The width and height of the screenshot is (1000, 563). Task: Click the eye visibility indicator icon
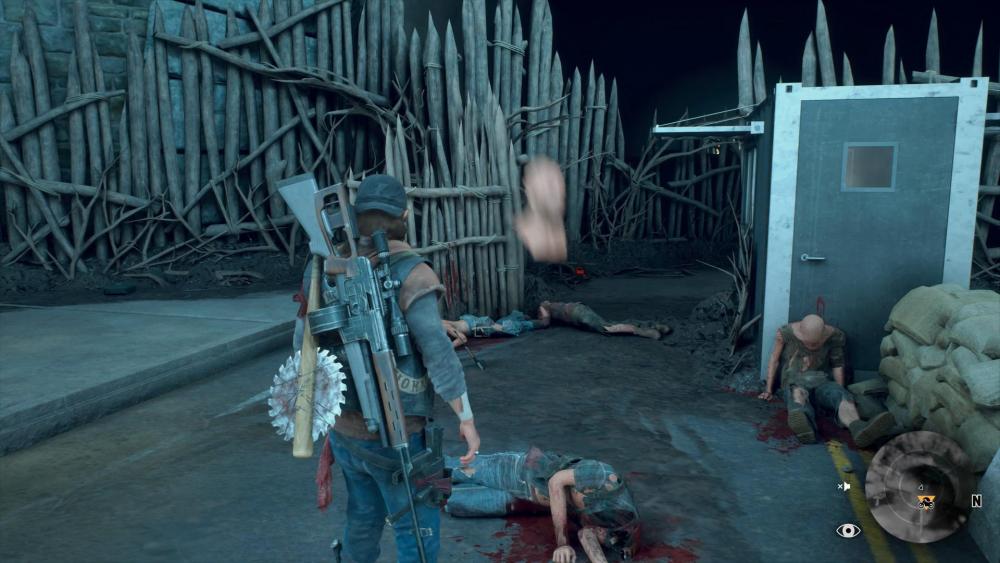coord(848,530)
